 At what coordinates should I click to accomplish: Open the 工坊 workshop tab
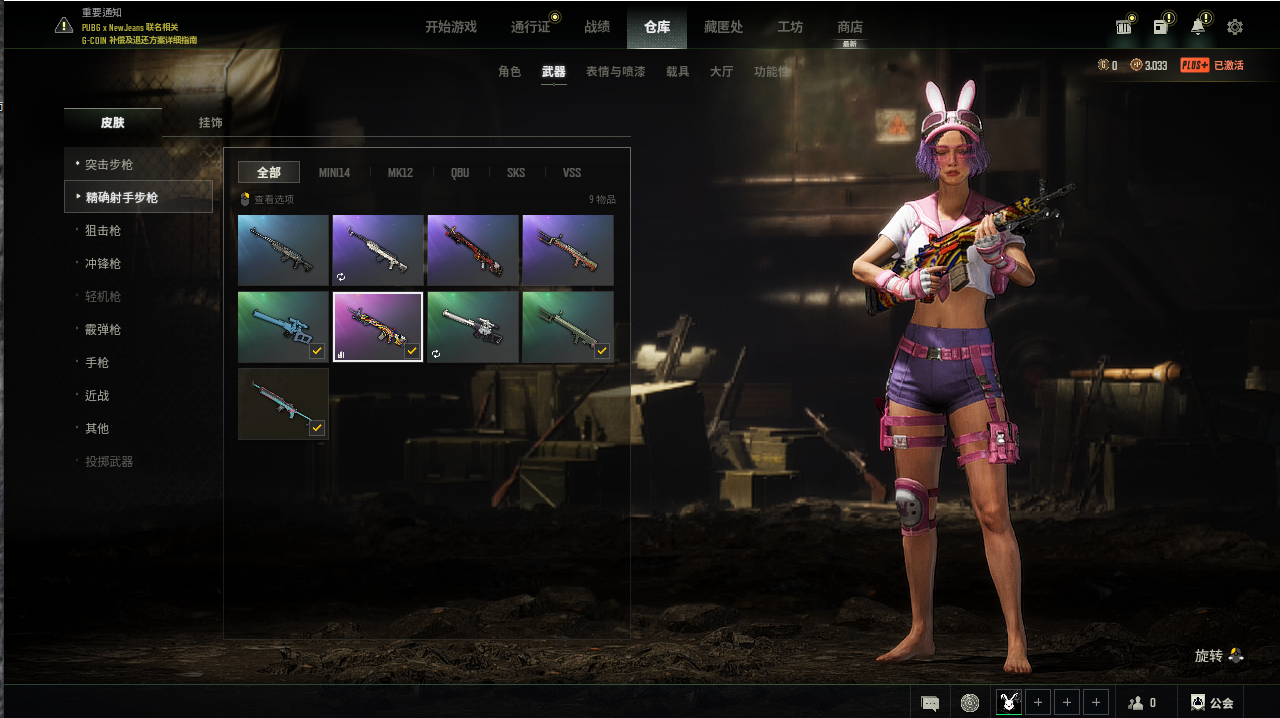(x=790, y=27)
